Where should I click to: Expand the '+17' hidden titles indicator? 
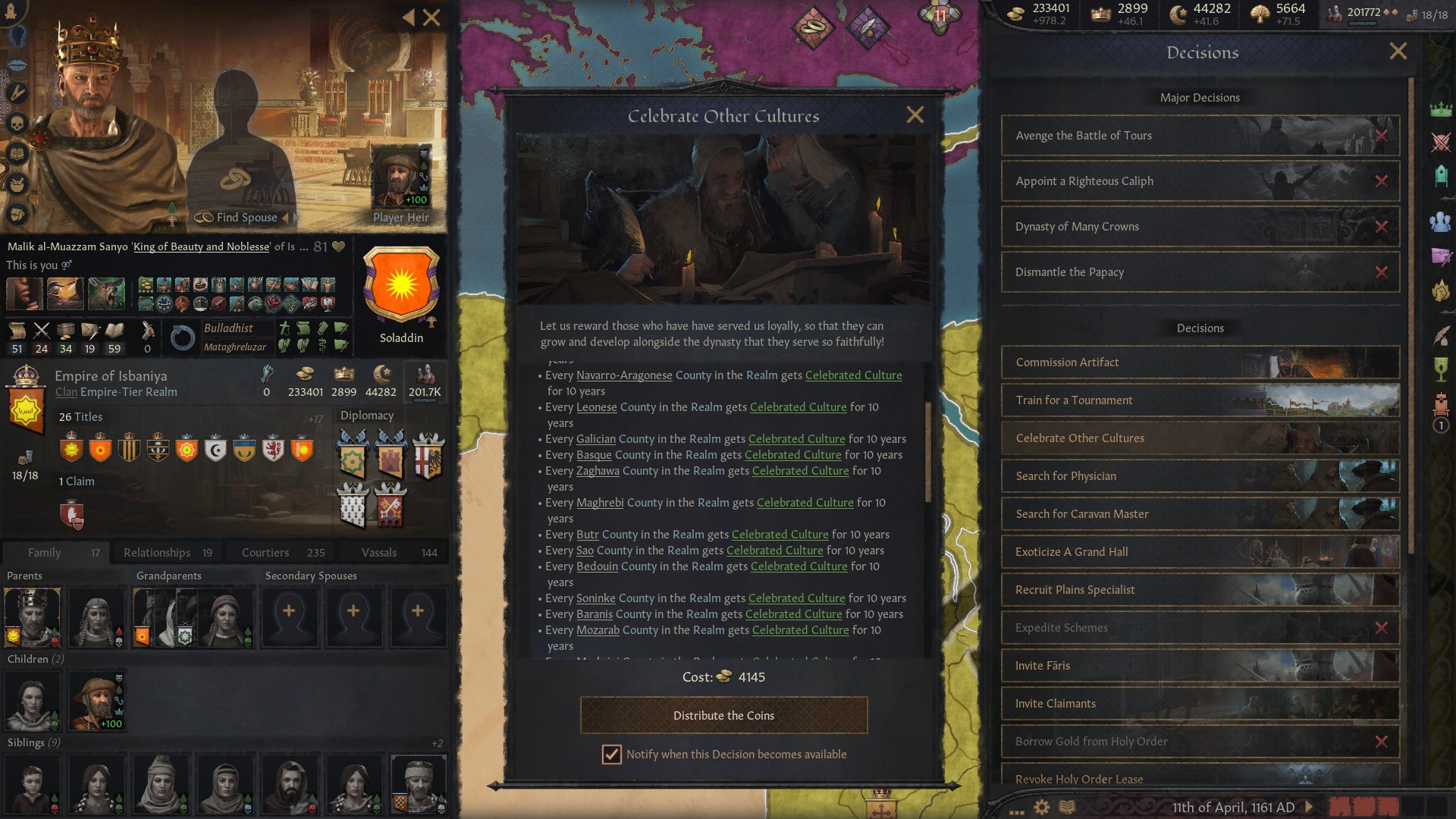(317, 417)
